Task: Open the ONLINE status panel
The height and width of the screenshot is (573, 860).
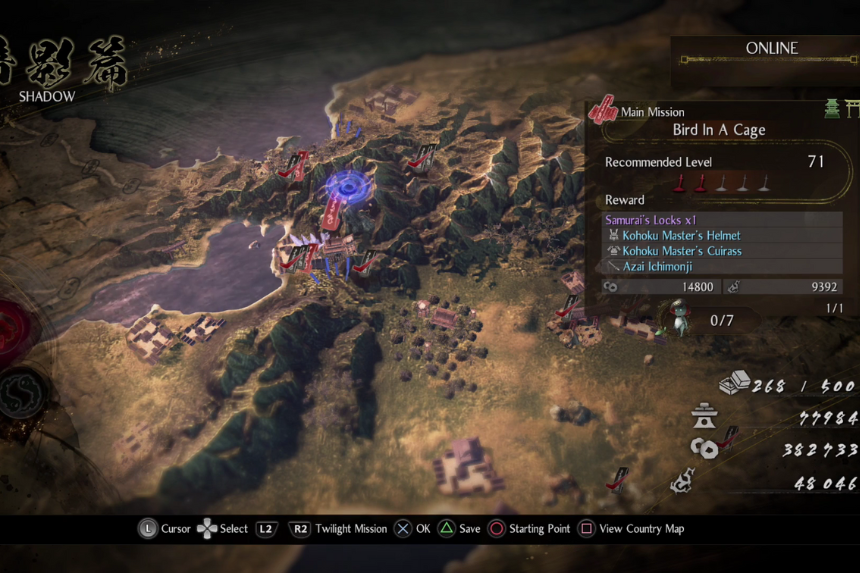Action: coord(771,49)
